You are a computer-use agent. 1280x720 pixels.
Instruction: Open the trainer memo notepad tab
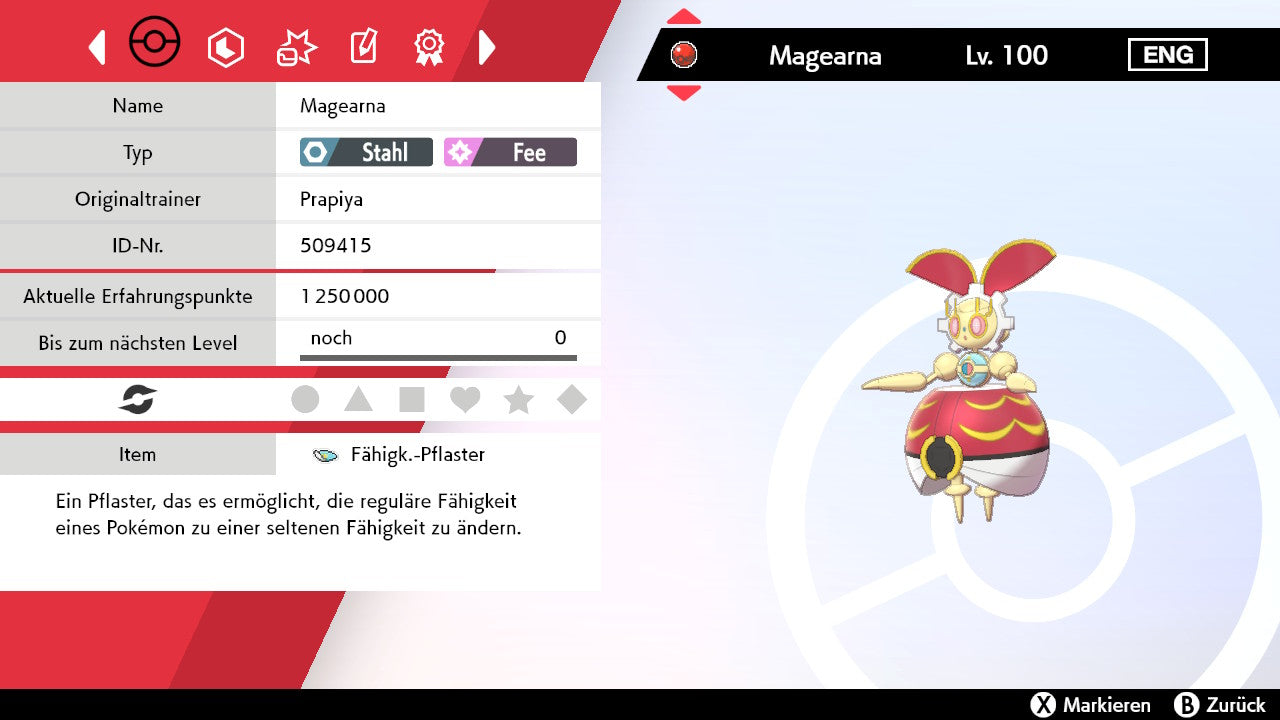(363, 47)
